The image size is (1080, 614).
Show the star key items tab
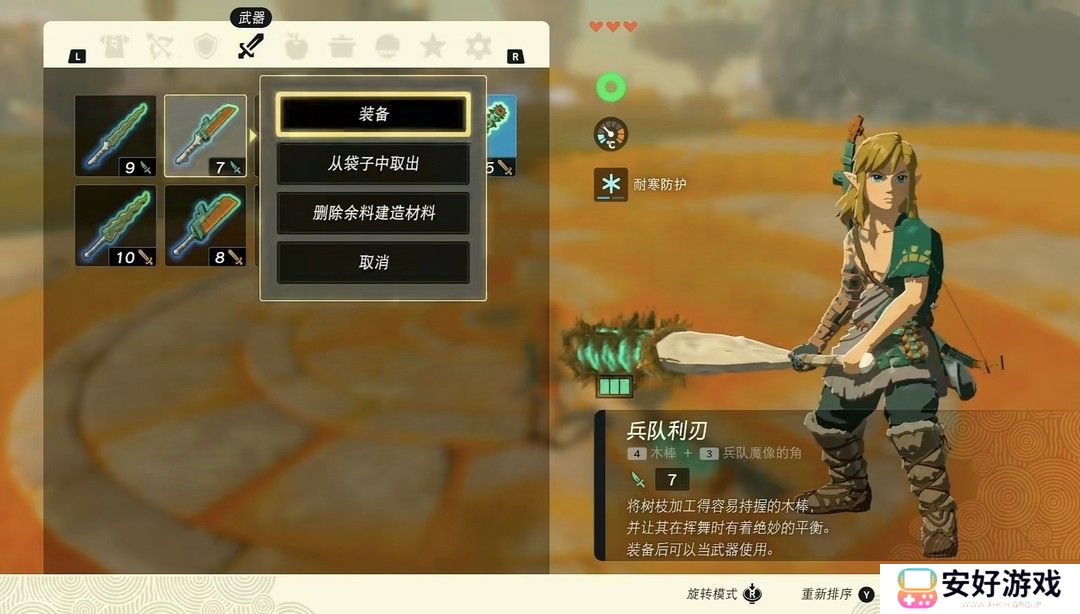(432, 46)
